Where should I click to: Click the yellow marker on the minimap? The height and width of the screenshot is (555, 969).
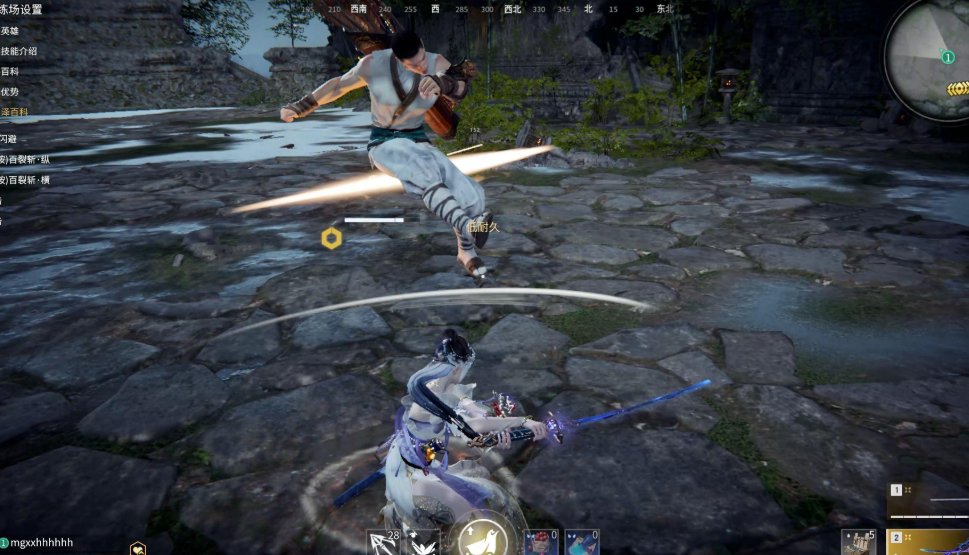(958, 88)
